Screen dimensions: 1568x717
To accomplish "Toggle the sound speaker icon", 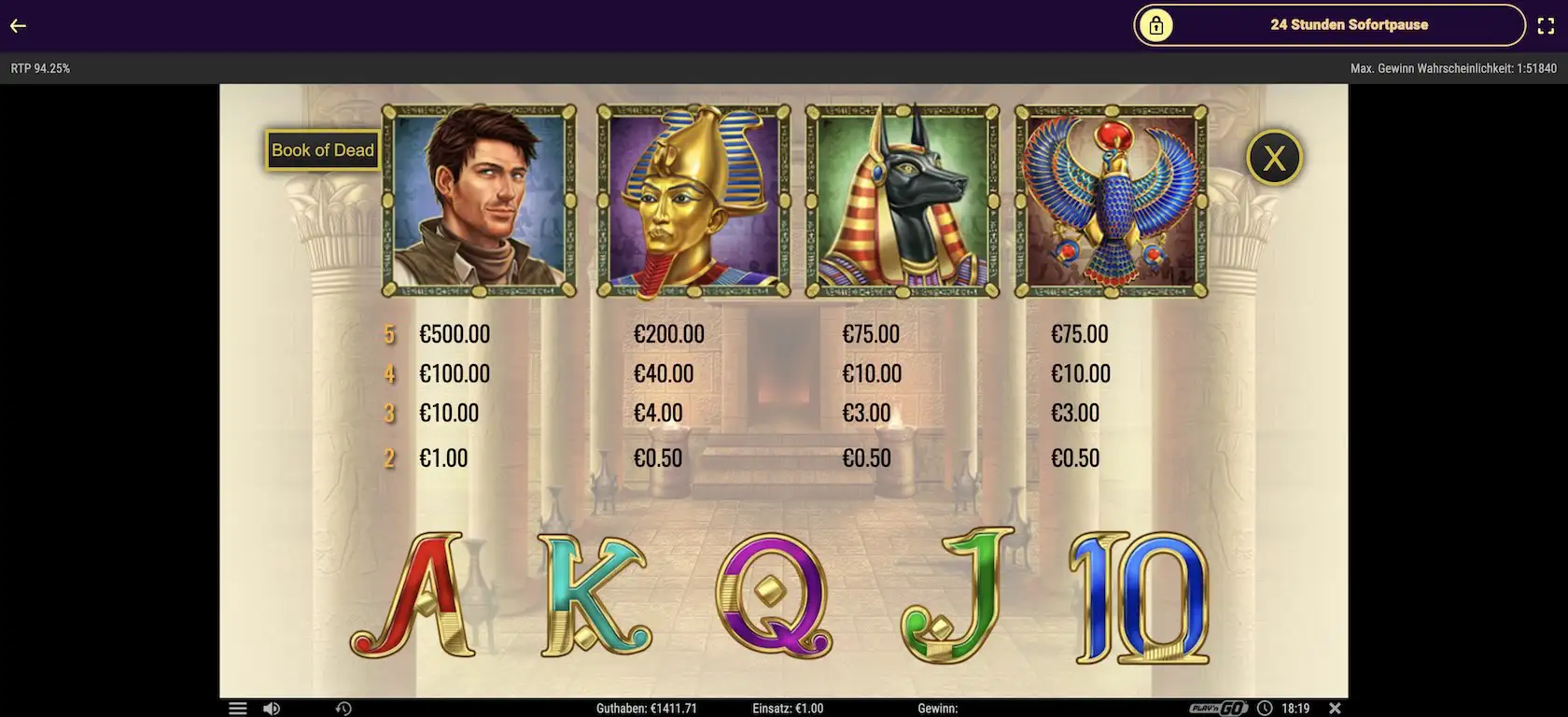I will pyautogui.click(x=271, y=709).
